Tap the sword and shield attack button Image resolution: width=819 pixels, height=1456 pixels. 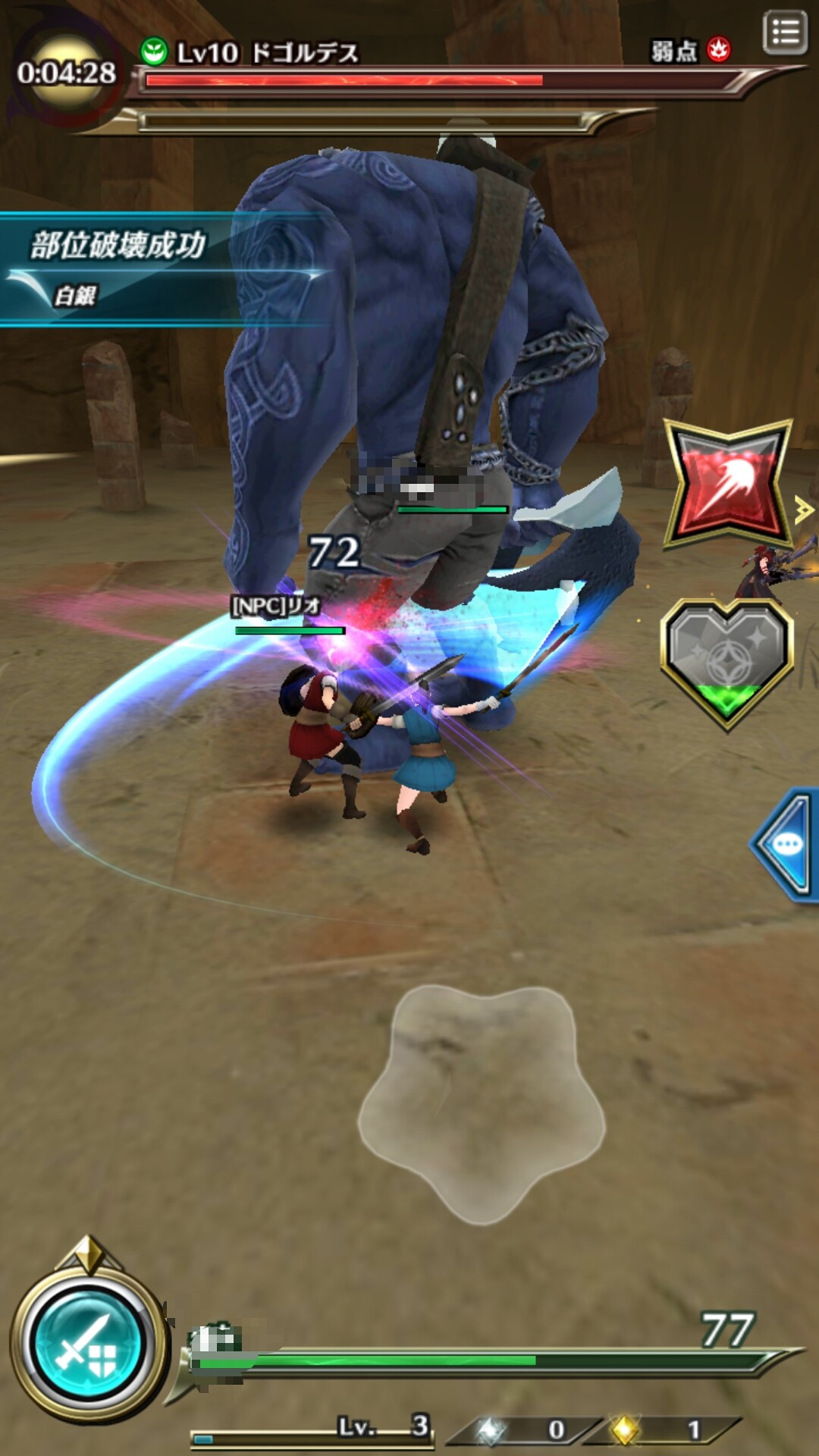(x=87, y=1345)
